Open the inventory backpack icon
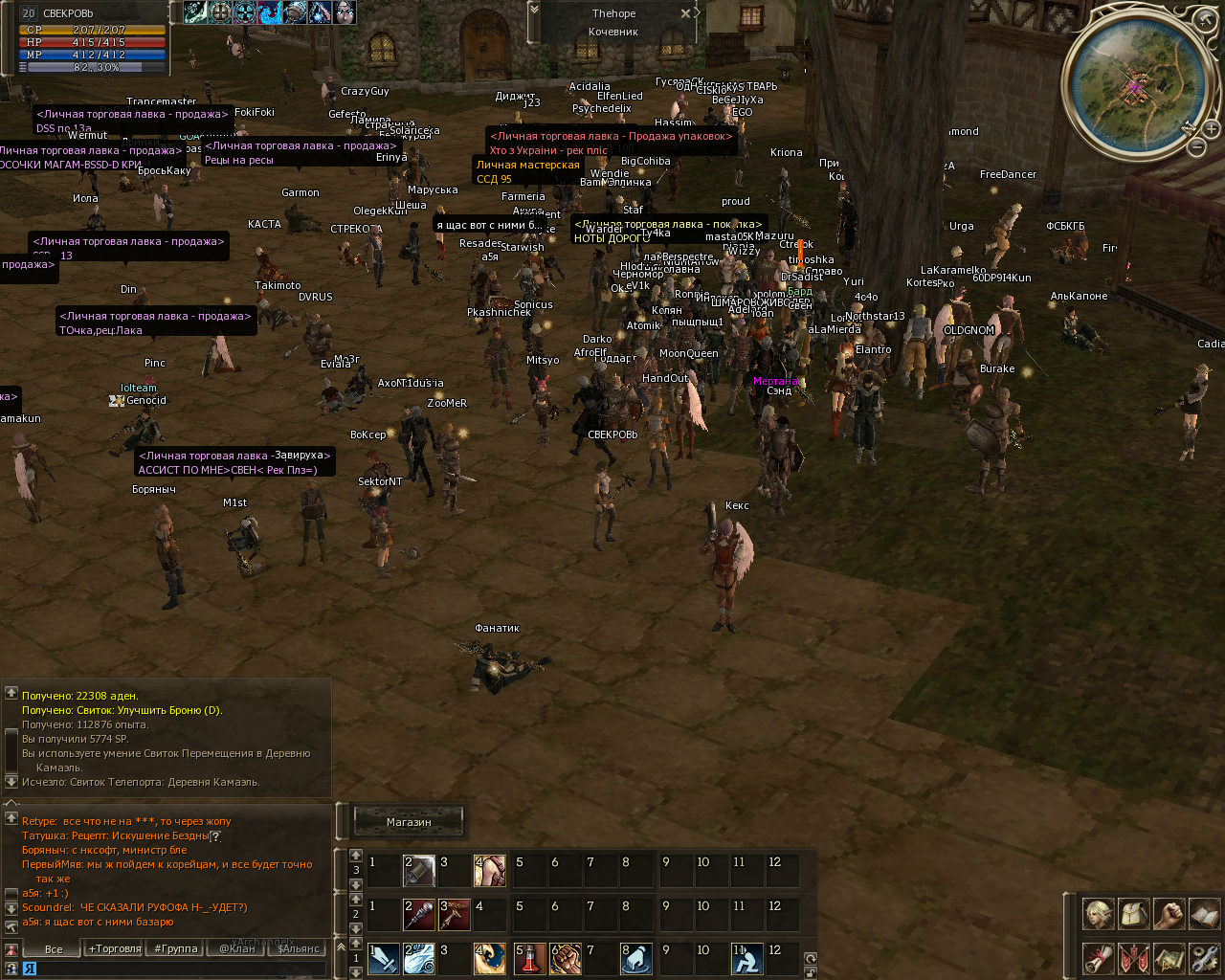 point(1133,914)
